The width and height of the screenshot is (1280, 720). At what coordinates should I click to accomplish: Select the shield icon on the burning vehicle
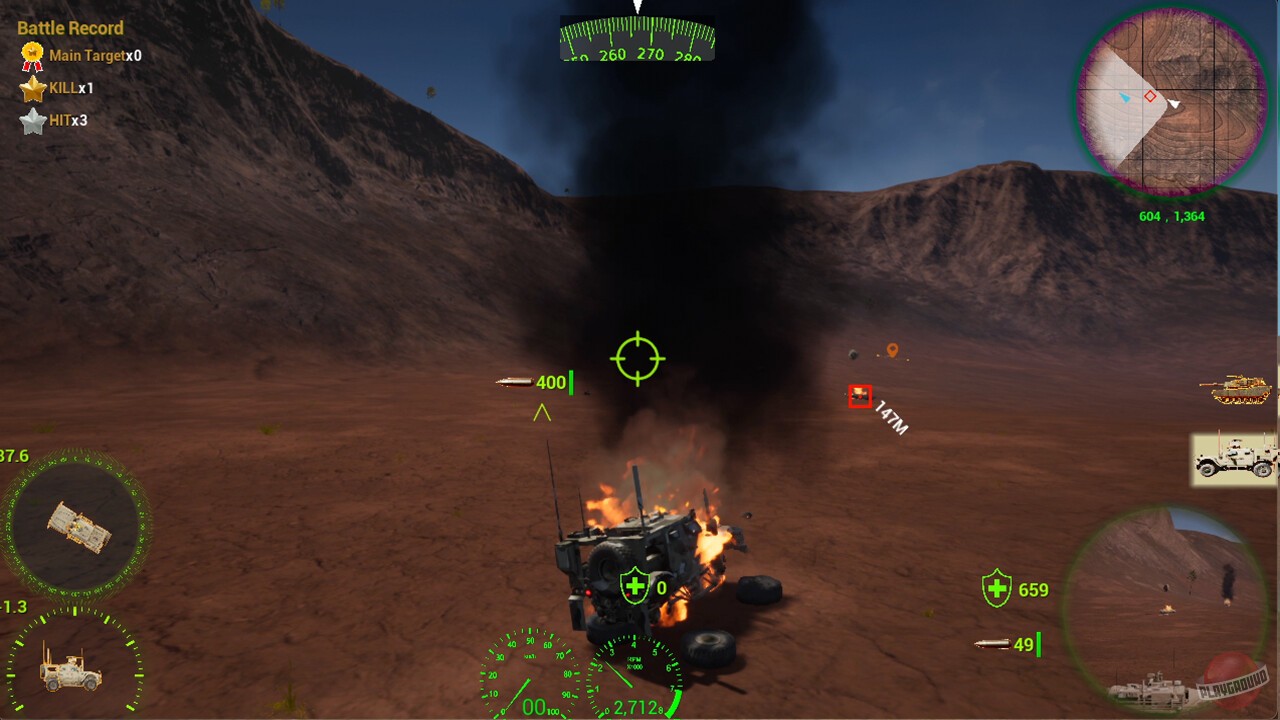coord(634,588)
